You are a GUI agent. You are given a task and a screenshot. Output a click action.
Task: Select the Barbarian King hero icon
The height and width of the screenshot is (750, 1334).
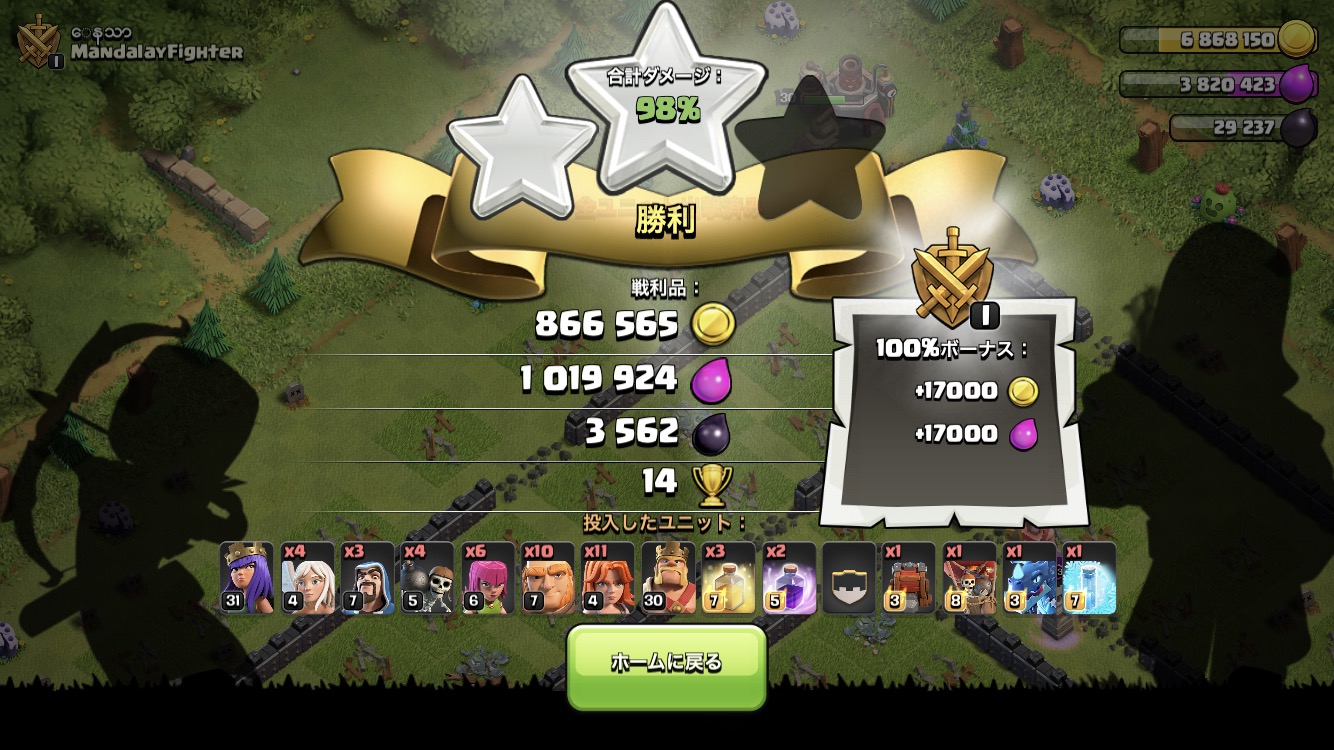pos(668,578)
